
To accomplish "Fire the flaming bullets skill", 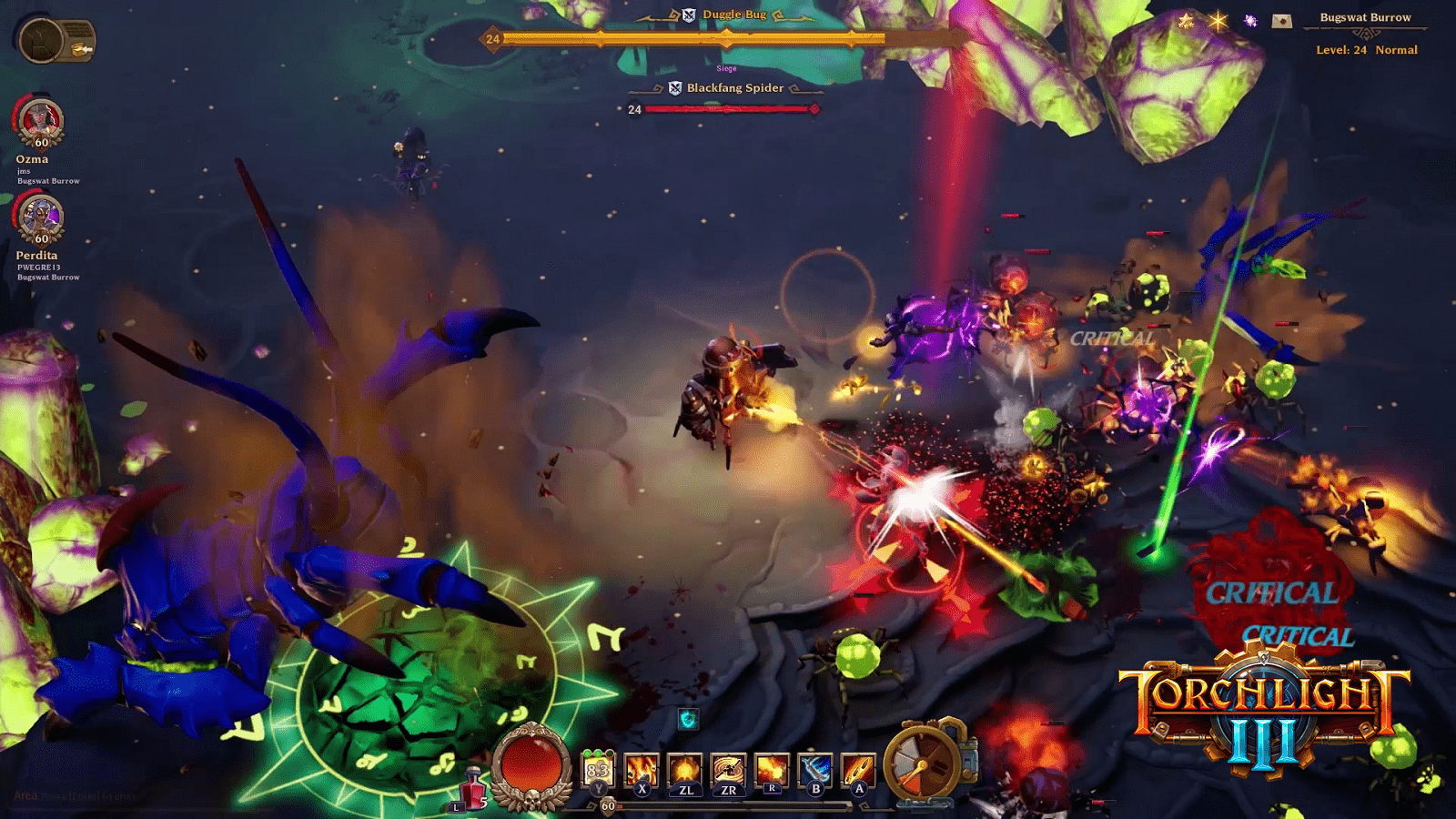I will [858, 770].
